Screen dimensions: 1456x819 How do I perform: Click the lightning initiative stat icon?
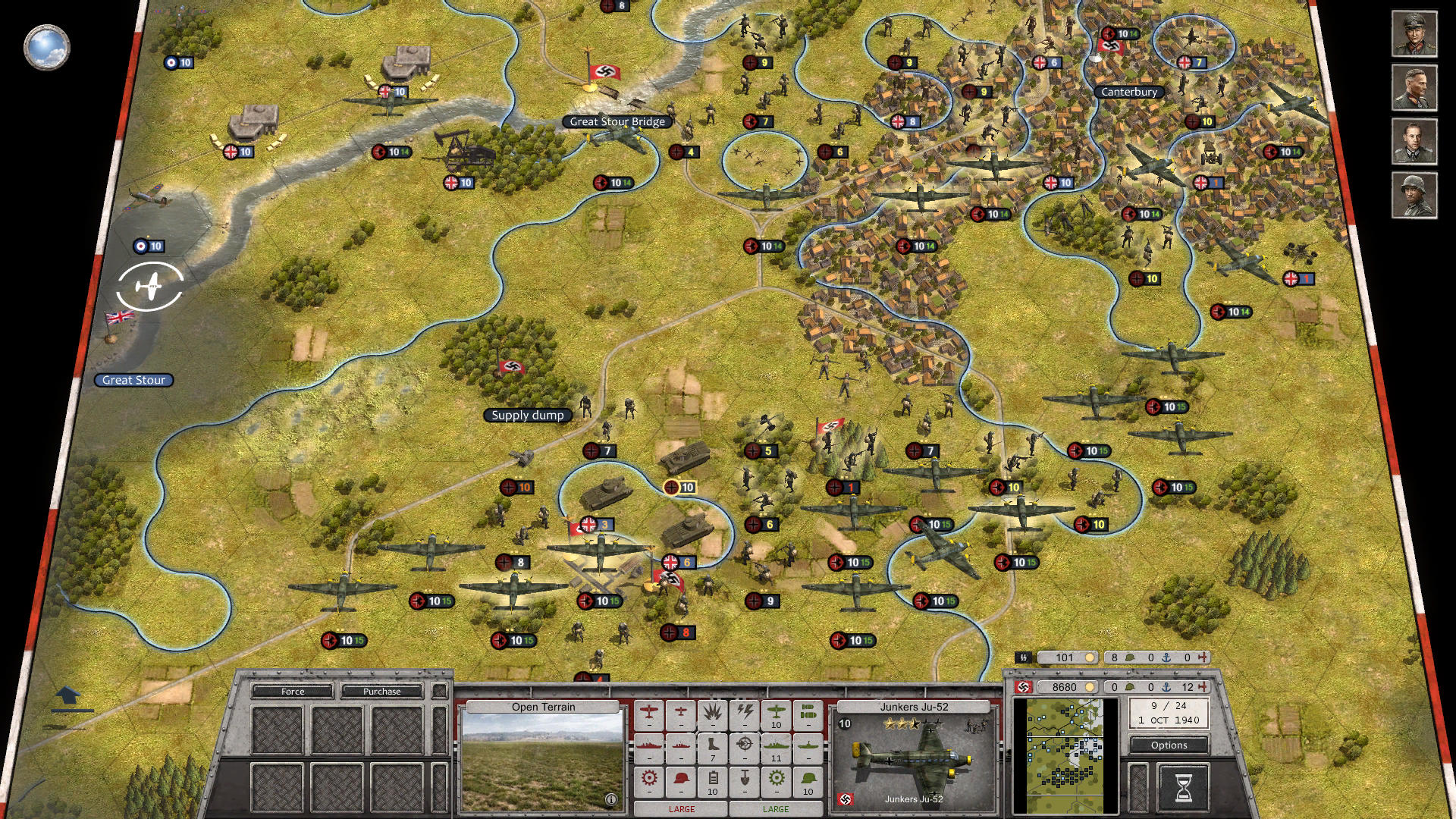(745, 714)
